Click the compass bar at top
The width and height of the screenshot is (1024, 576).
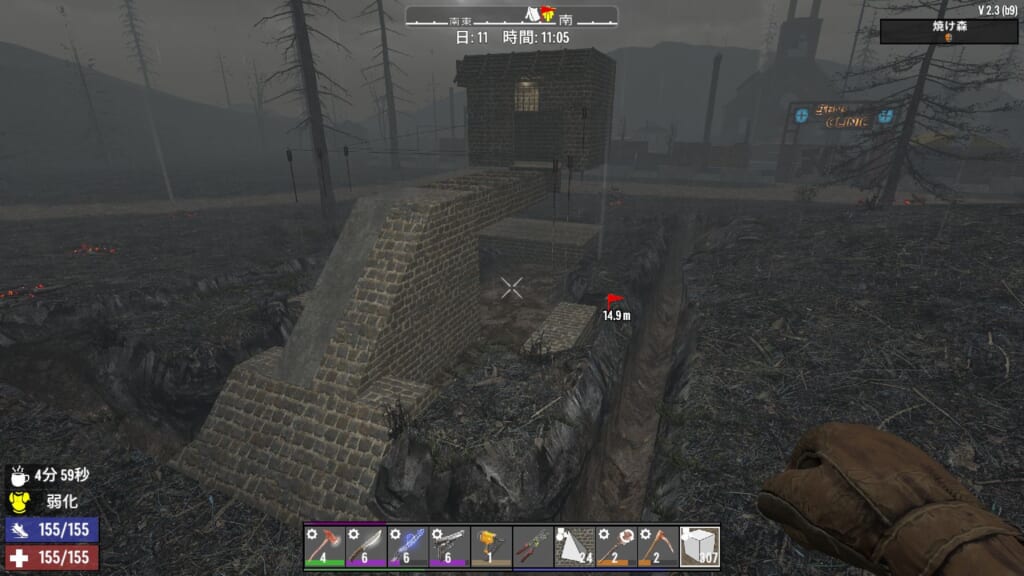point(511,17)
